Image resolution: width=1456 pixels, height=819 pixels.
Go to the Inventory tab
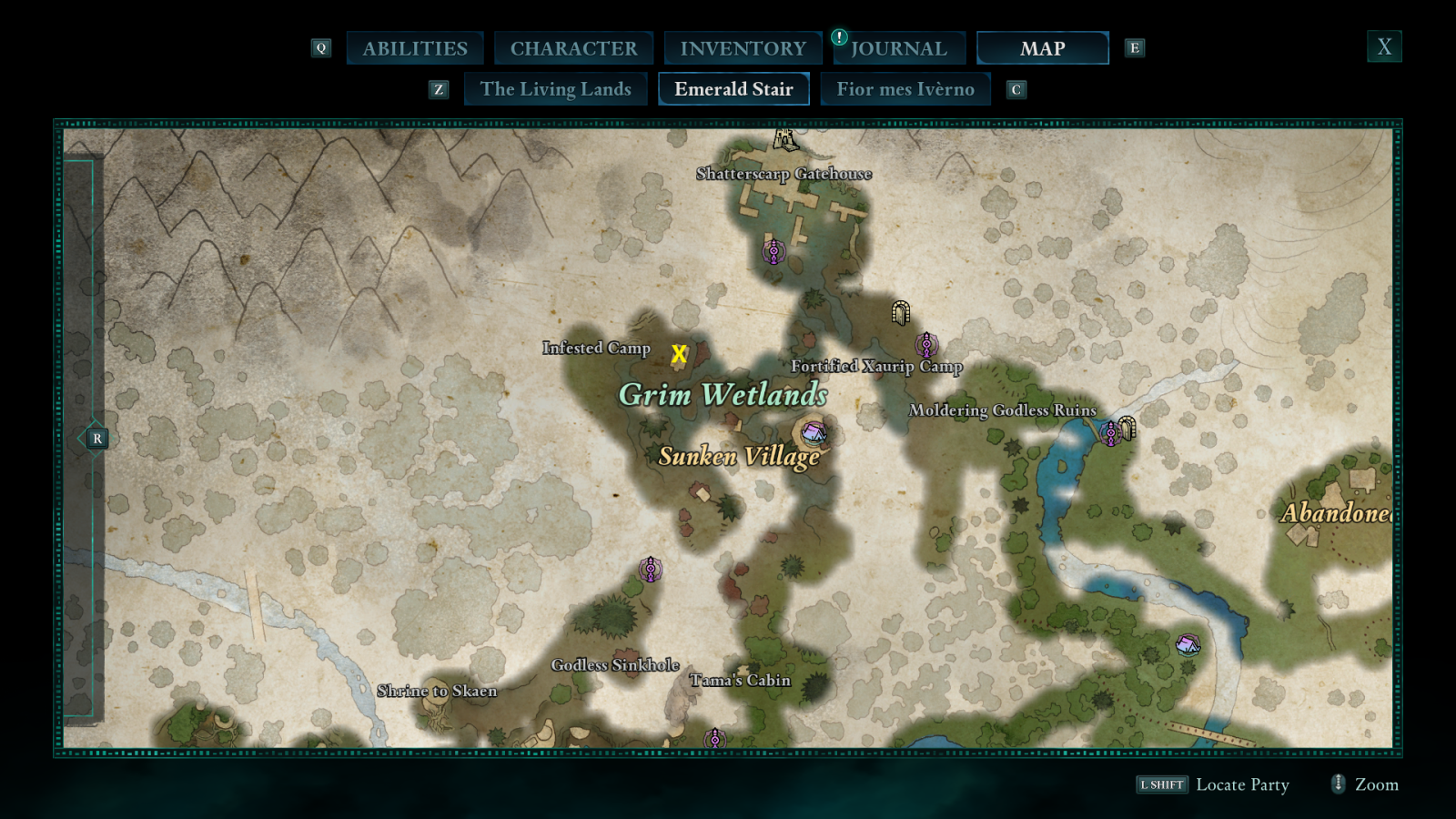point(743,48)
